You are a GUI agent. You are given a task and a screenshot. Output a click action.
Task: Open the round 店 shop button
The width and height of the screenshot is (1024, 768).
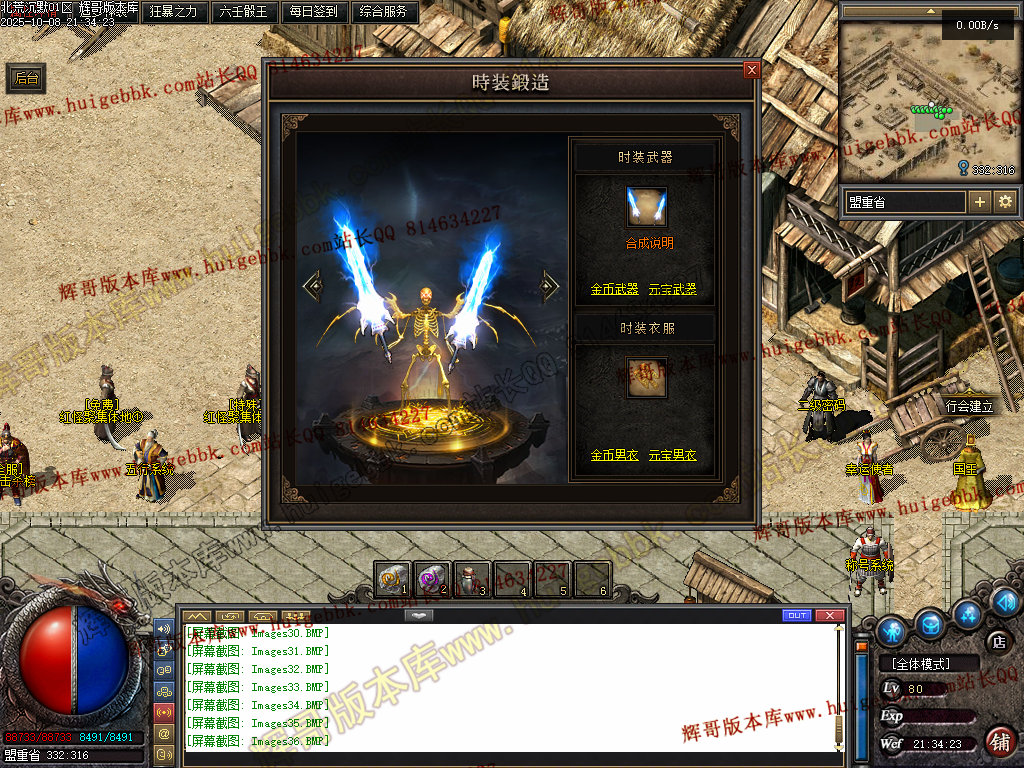[997, 640]
